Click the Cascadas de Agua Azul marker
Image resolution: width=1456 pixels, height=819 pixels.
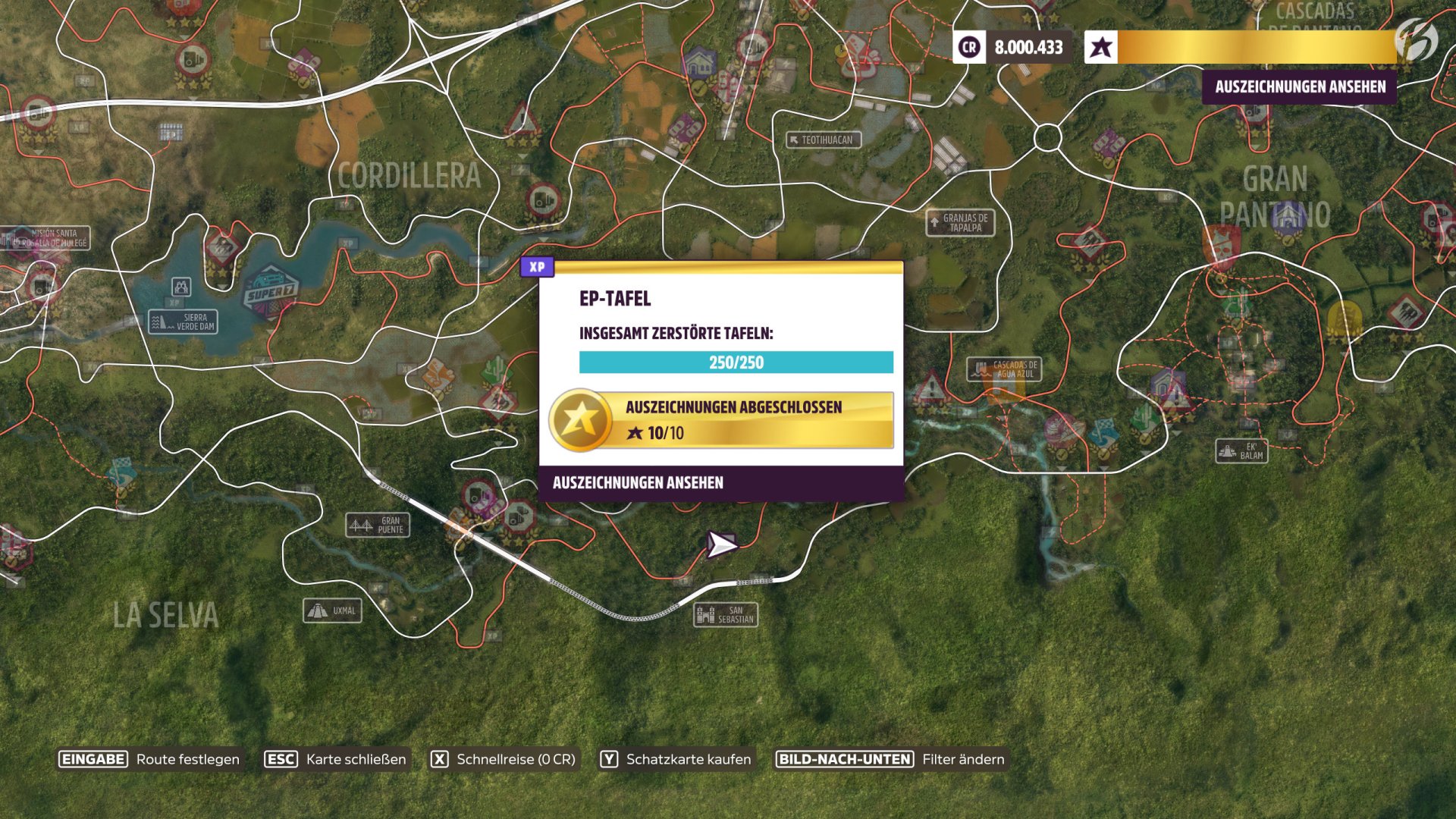[x=1004, y=369]
